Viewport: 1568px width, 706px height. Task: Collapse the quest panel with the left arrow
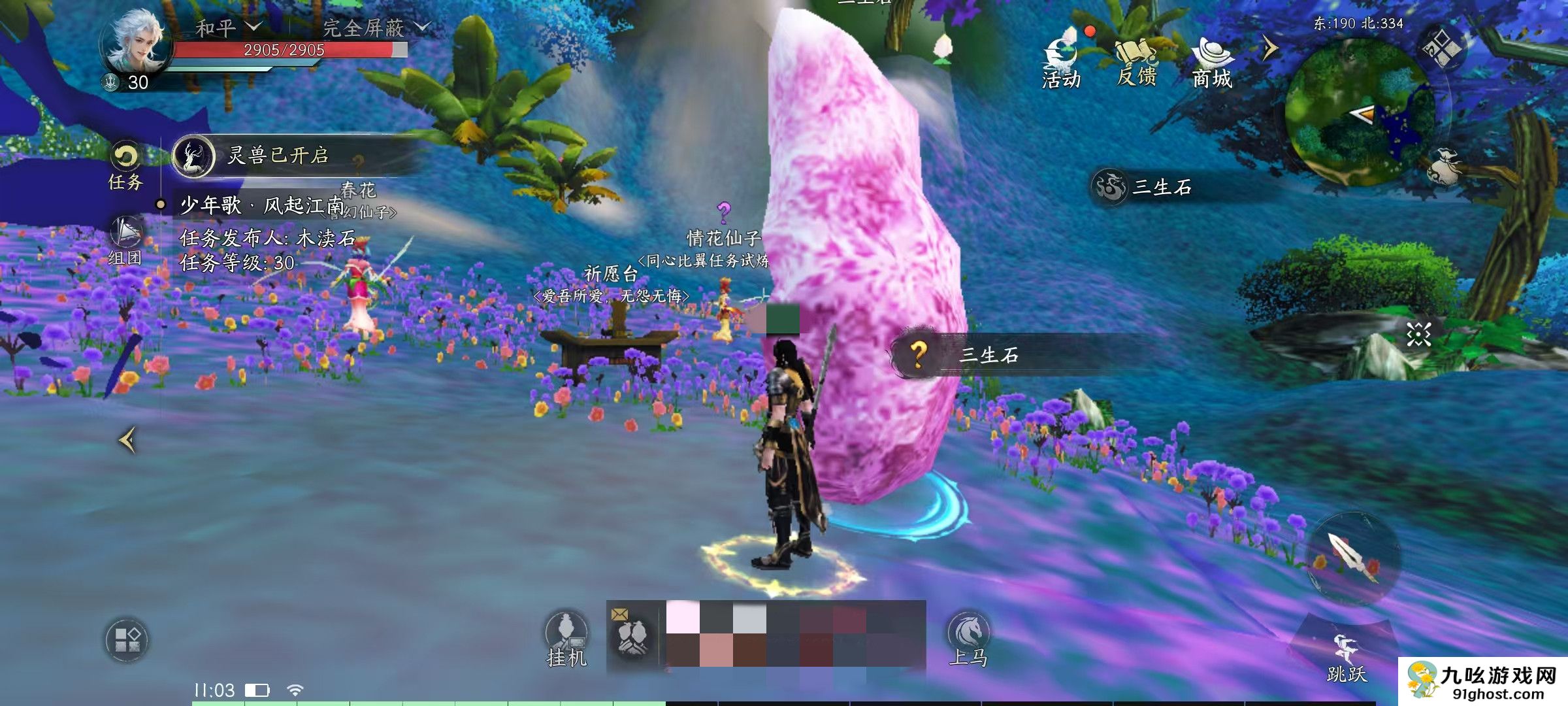pyautogui.click(x=127, y=440)
